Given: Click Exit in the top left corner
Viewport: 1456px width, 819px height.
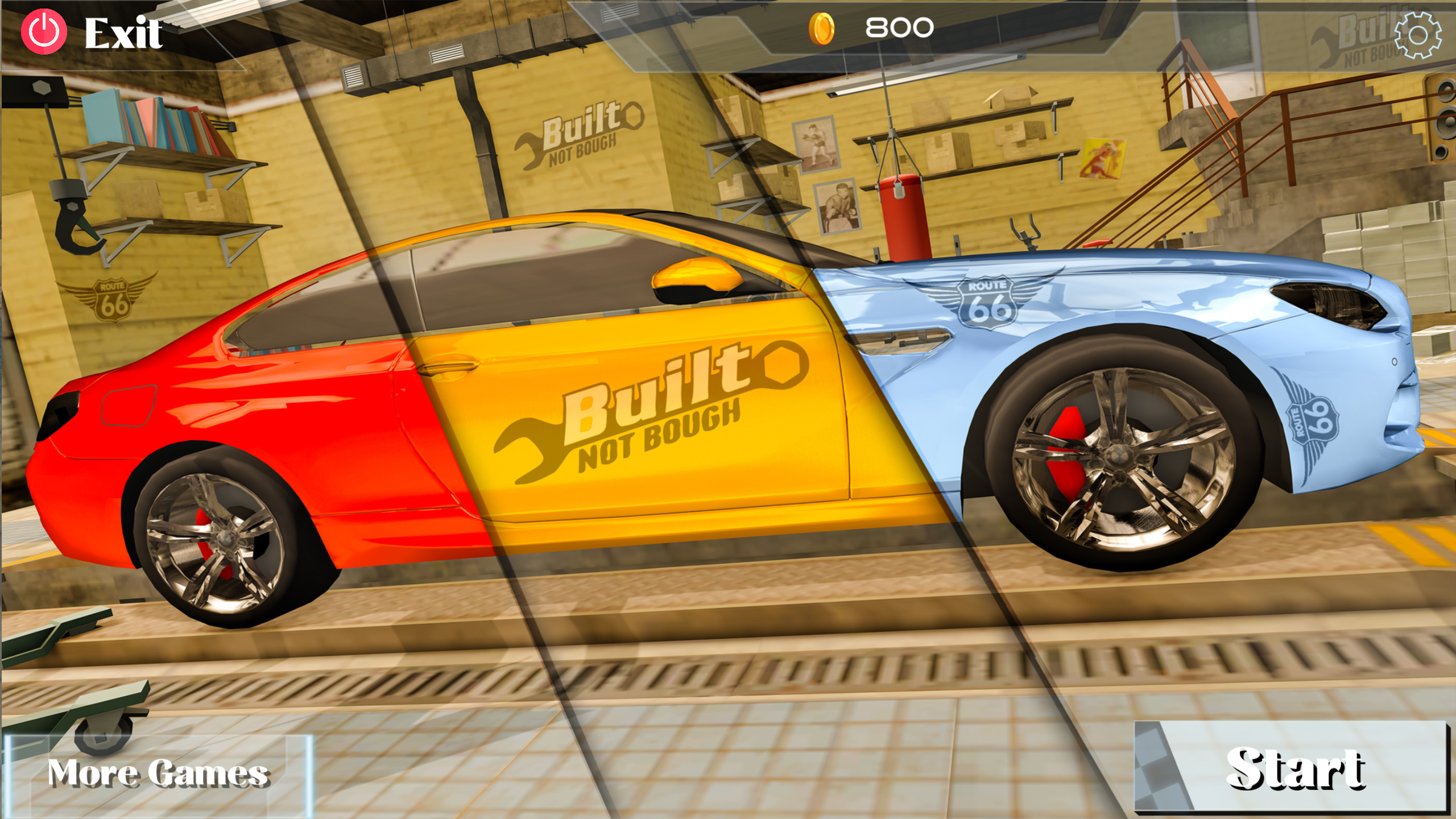Looking at the screenshot, I should 122,32.
